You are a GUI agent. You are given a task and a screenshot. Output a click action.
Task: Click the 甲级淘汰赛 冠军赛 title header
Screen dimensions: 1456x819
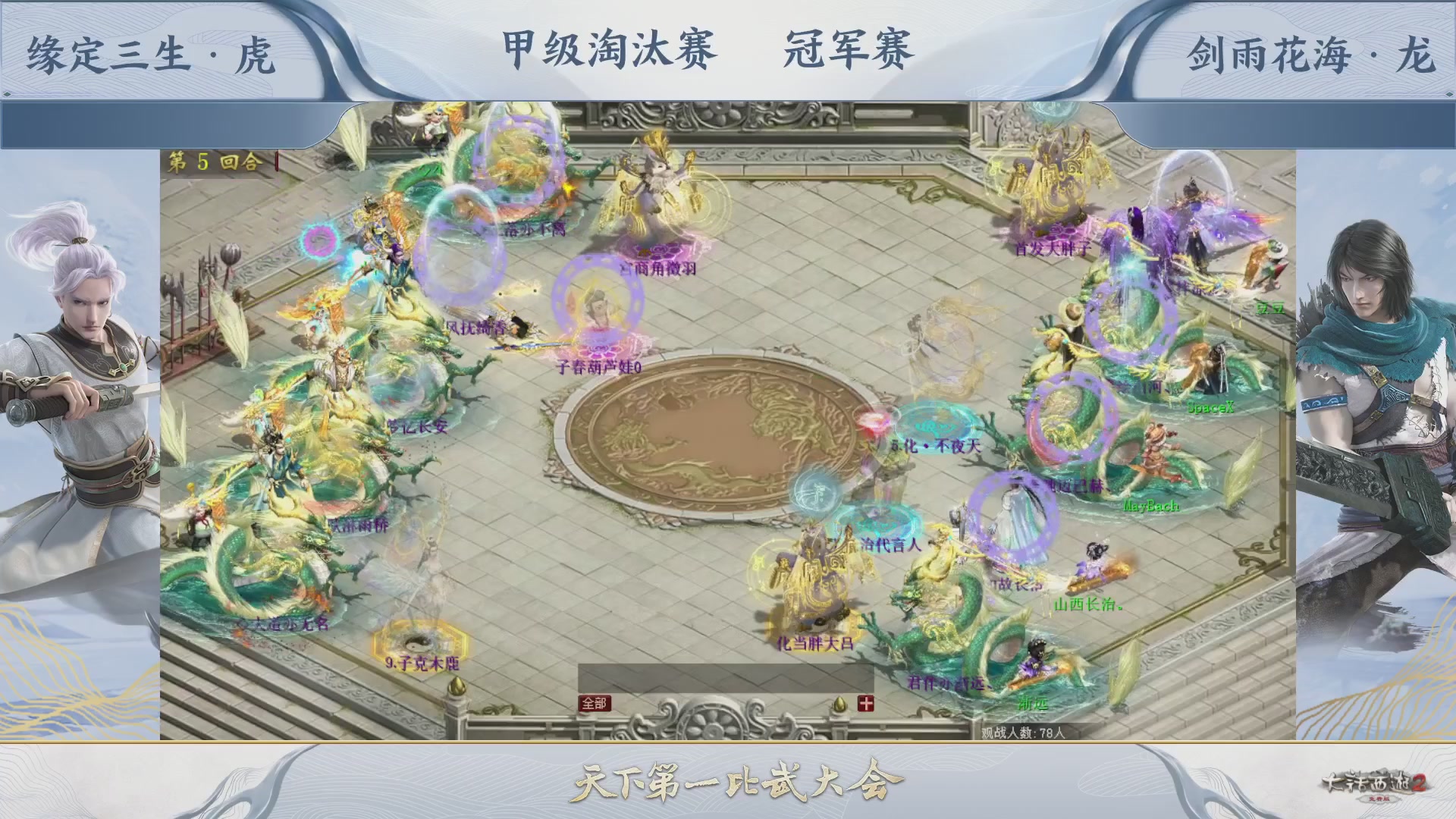713,47
